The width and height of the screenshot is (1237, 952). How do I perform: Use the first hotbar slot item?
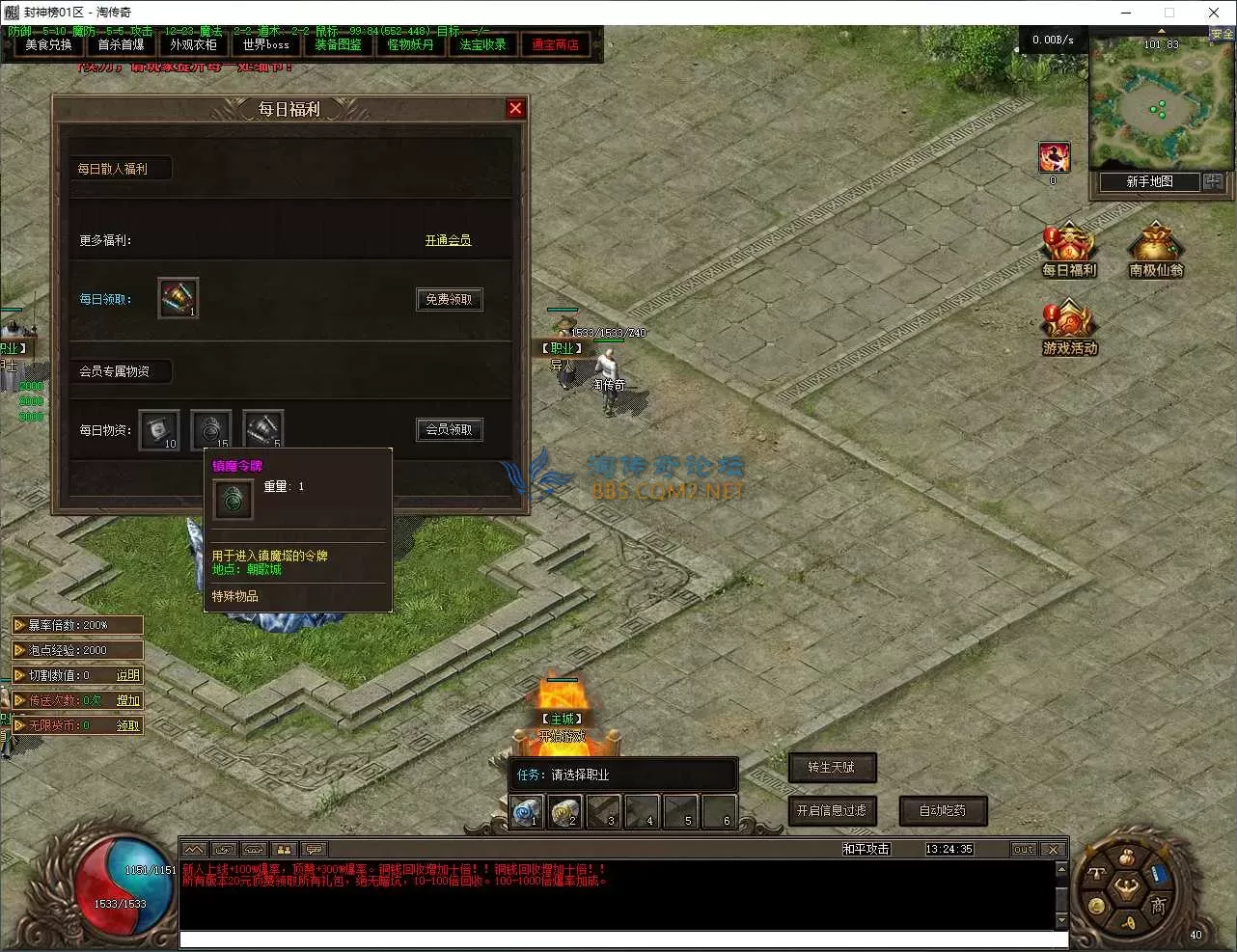tap(527, 812)
